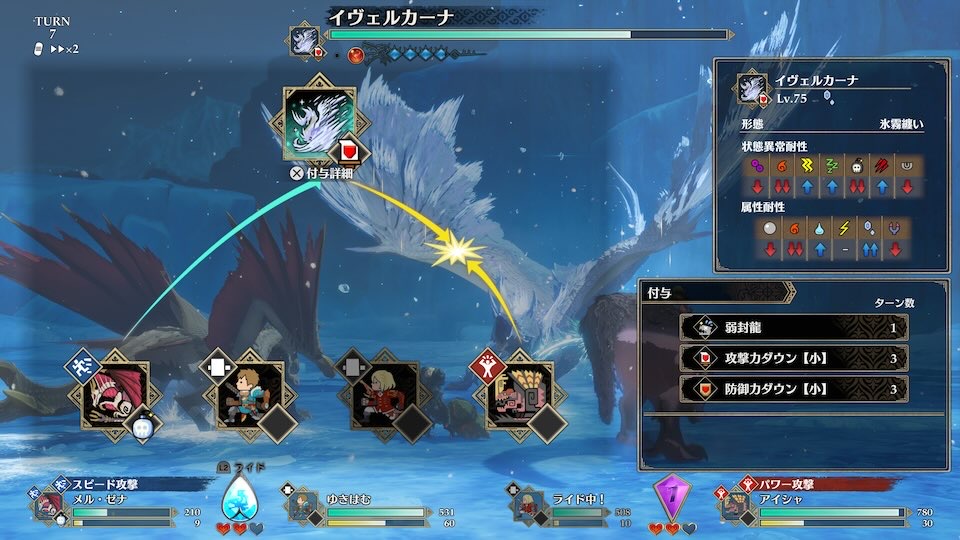Viewport: 960px width, 540px height.
Task: Select the red wyvern monstie battle card
Action: (x=115, y=395)
